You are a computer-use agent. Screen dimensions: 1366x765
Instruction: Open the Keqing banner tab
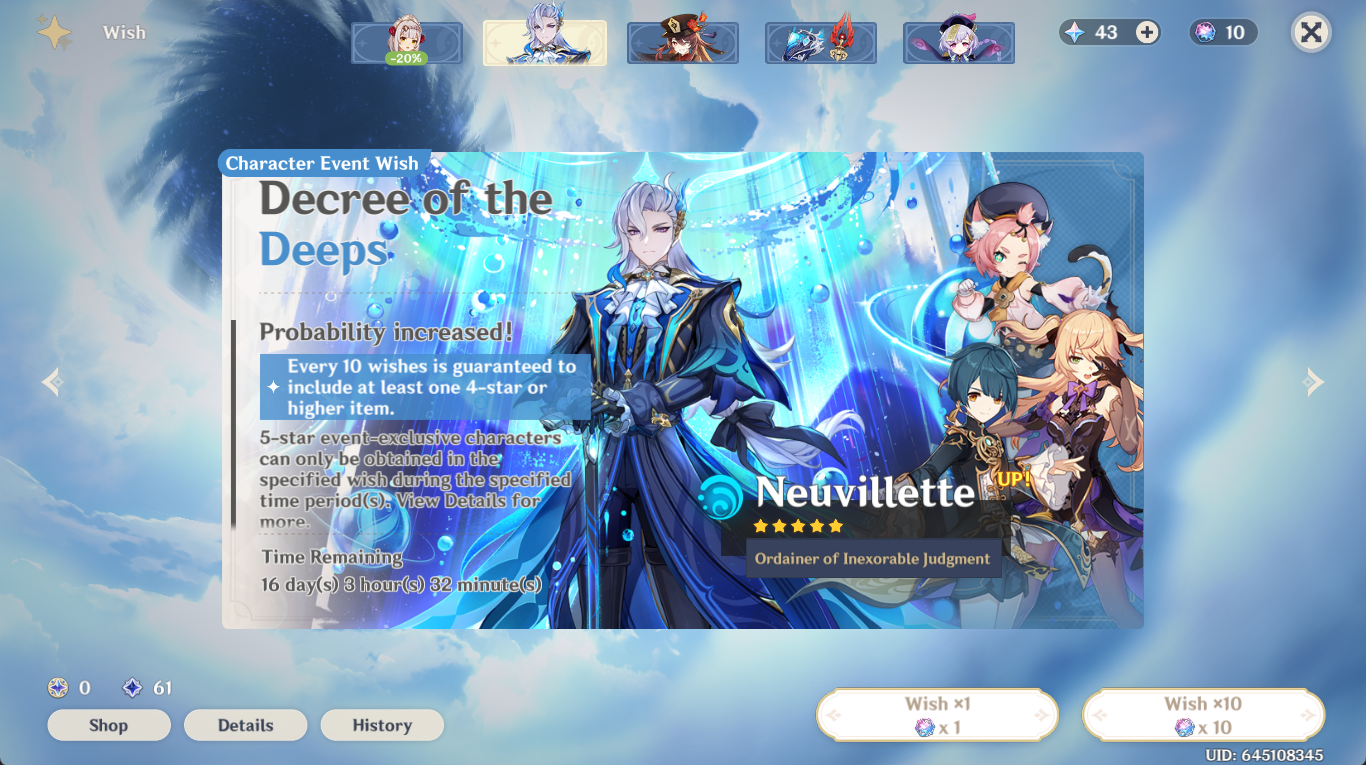958,43
